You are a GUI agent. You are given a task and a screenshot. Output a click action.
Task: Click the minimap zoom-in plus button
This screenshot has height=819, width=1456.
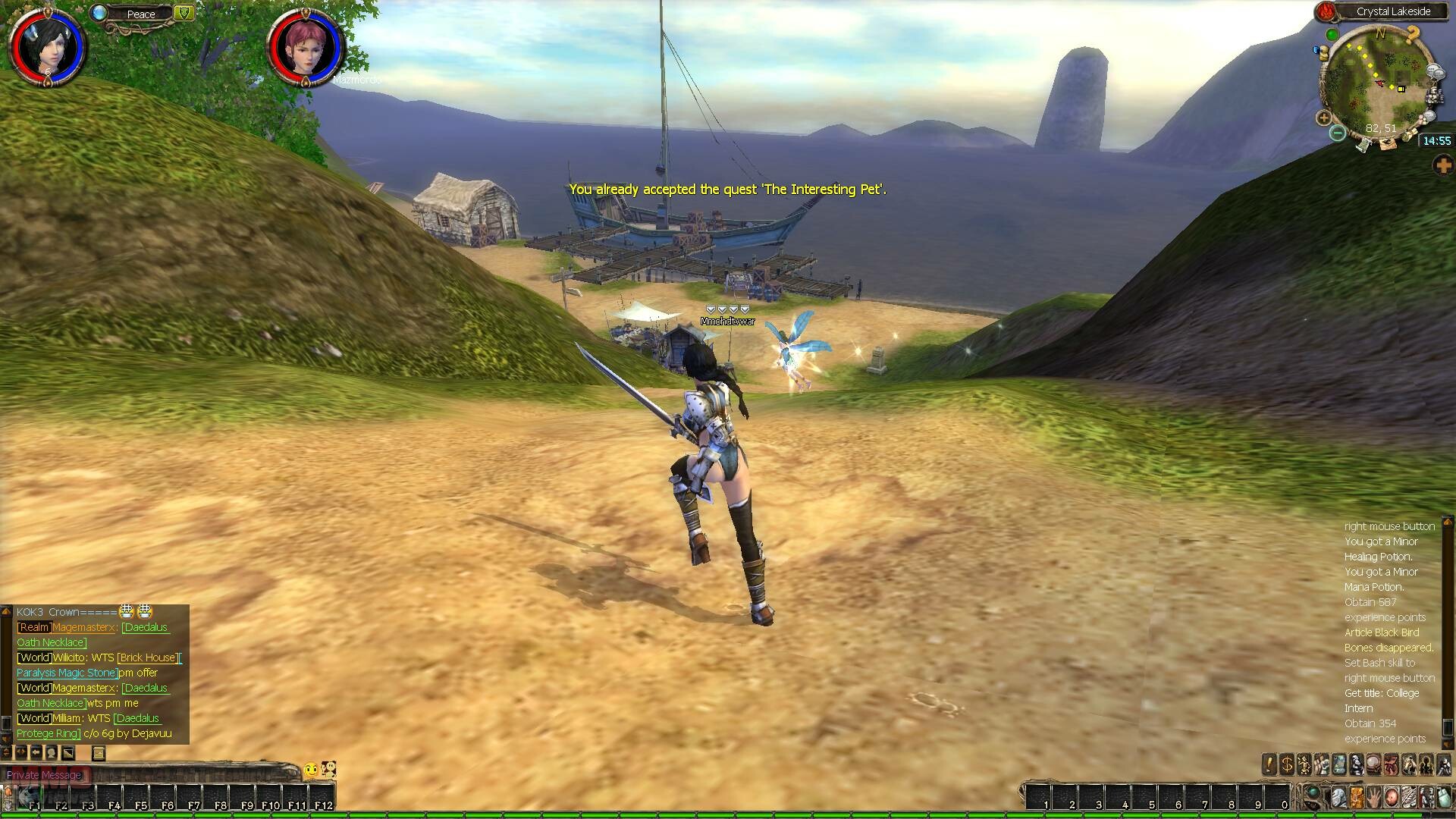pos(1324,118)
